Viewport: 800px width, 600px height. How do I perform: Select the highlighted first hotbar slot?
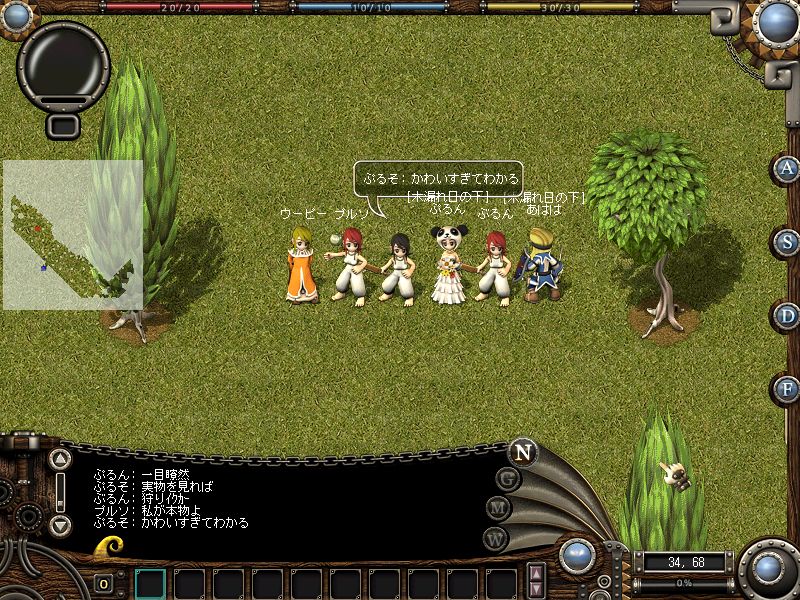[150, 583]
